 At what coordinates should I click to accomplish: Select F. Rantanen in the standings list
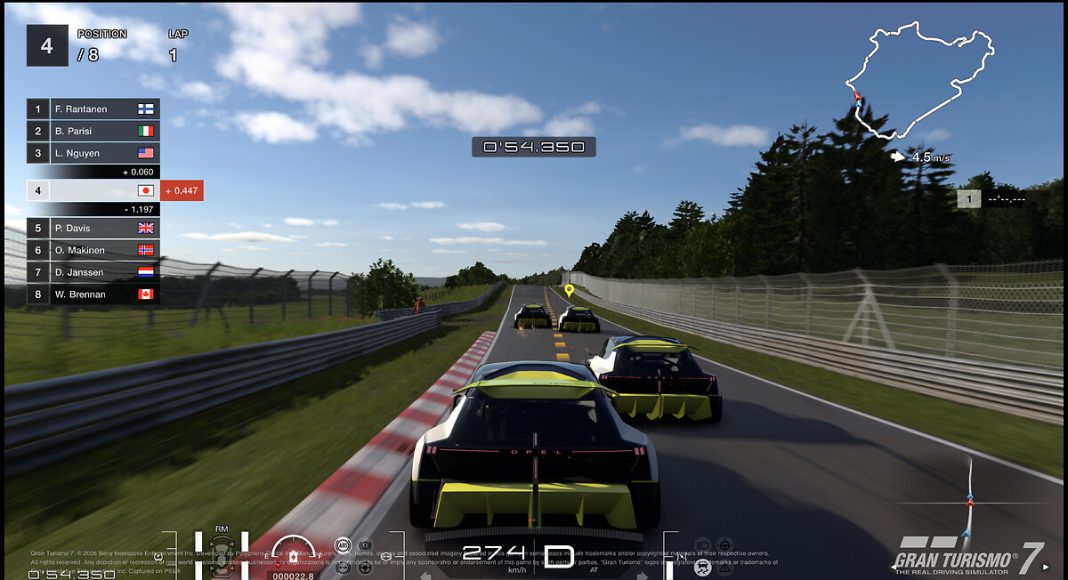coord(93,109)
